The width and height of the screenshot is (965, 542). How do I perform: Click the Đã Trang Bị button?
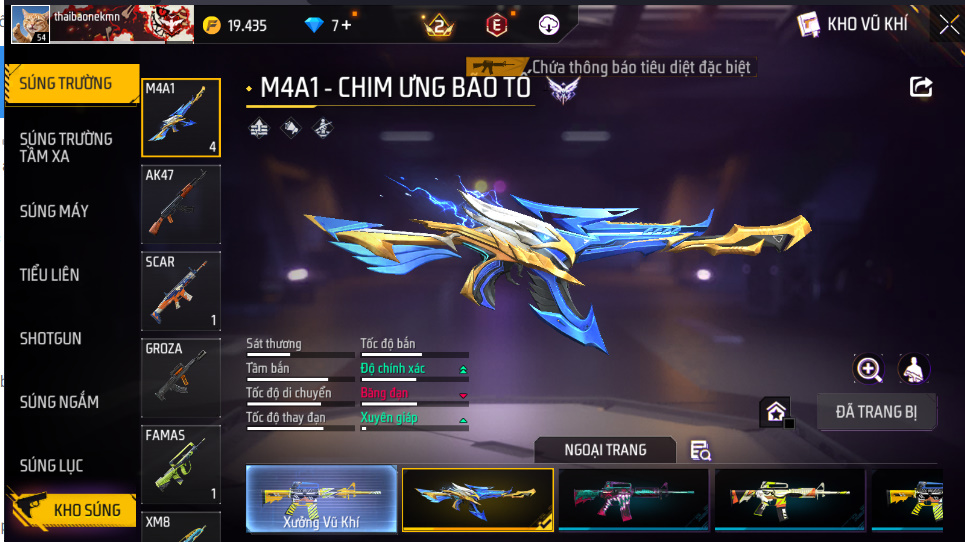pos(876,411)
